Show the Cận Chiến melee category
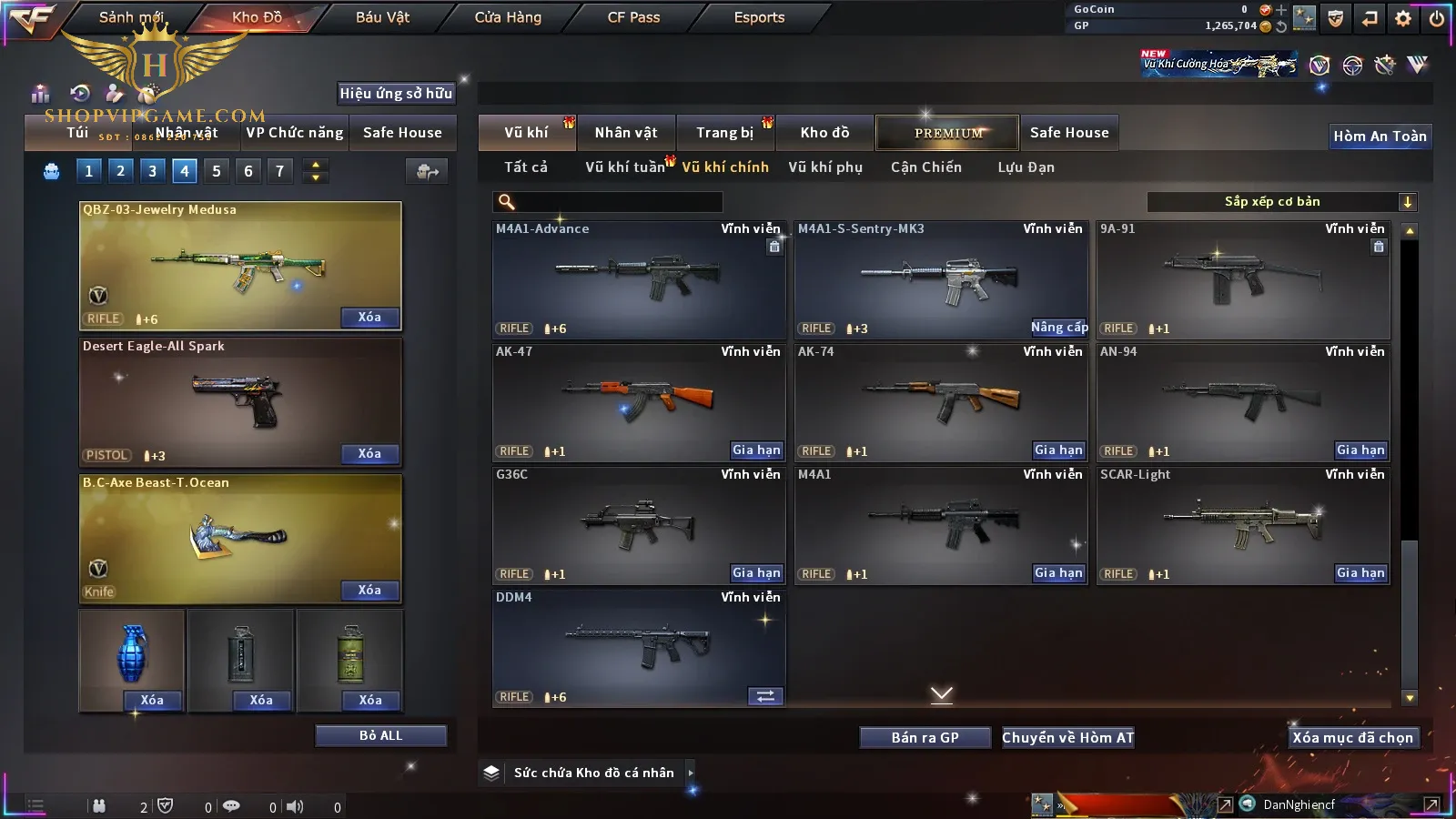 [x=925, y=167]
